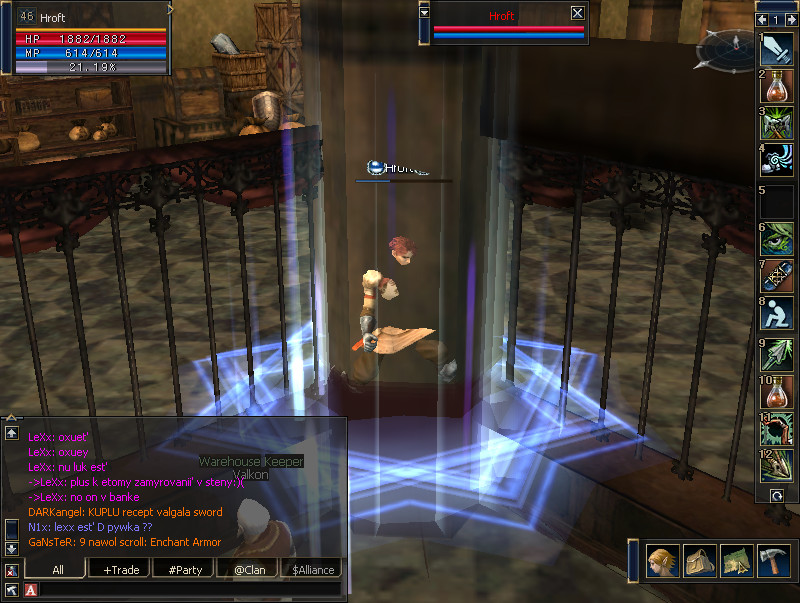800x603 pixels.
Task: Open the hammer system menu icon
Action: click(x=773, y=561)
